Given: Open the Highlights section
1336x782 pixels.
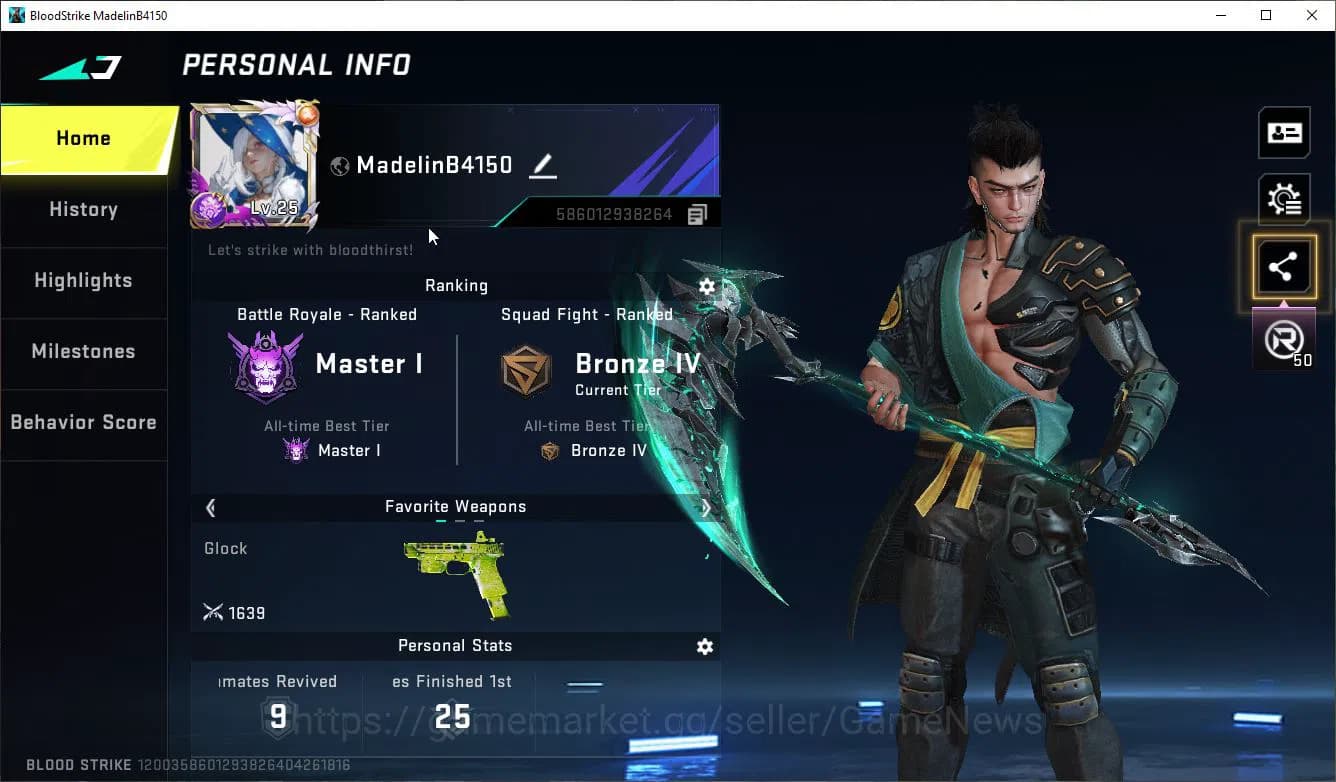Looking at the screenshot, I should click(x=83, y=281).
